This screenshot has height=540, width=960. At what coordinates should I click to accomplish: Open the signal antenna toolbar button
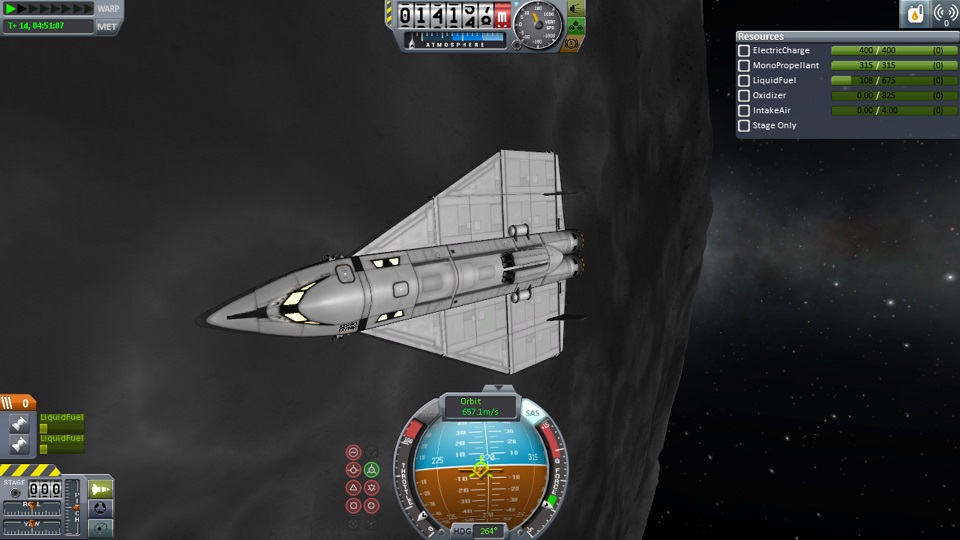click(x=944, y=14)
